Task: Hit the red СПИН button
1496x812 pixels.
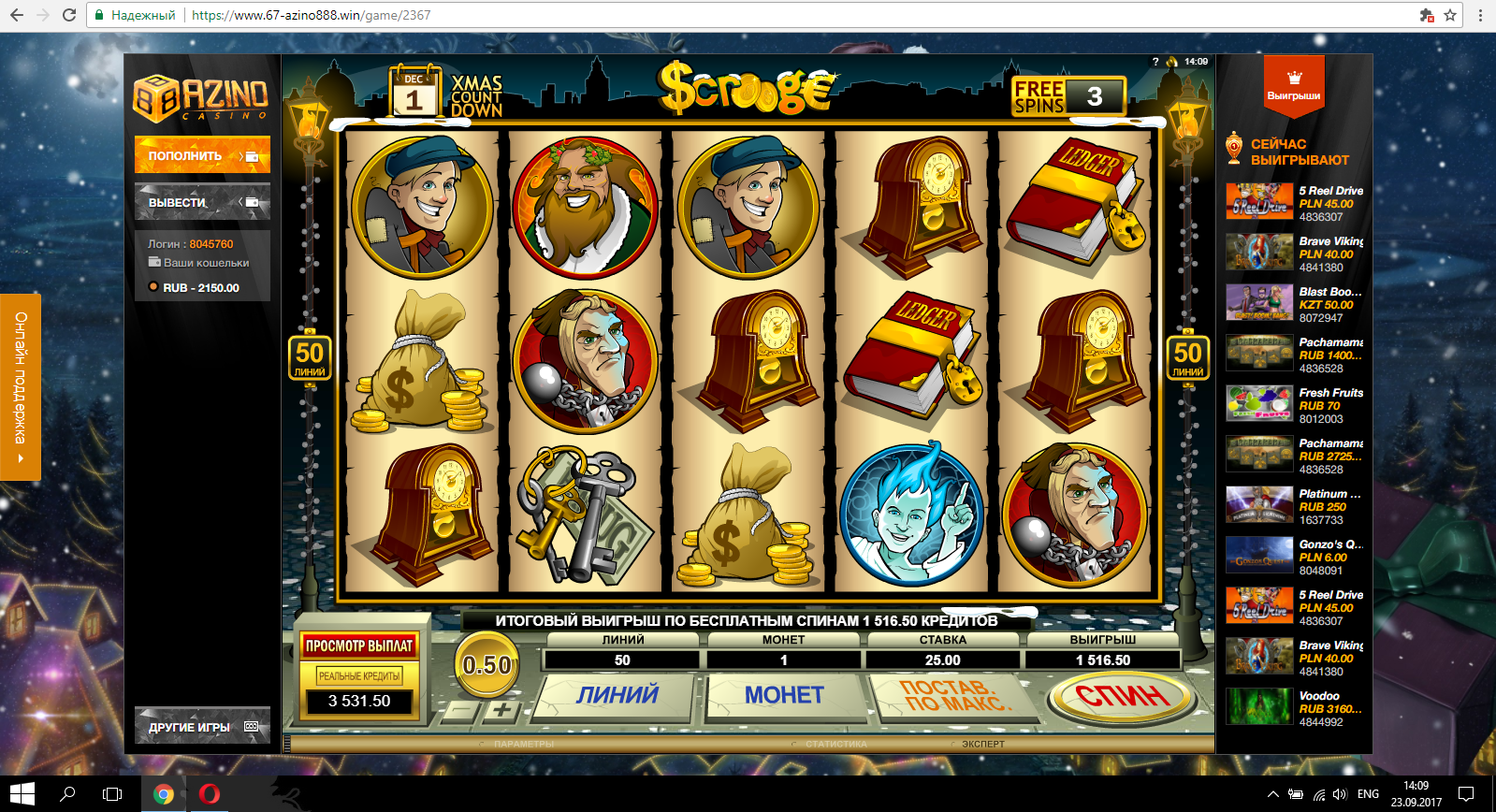Action: [x=1121, y=696]
